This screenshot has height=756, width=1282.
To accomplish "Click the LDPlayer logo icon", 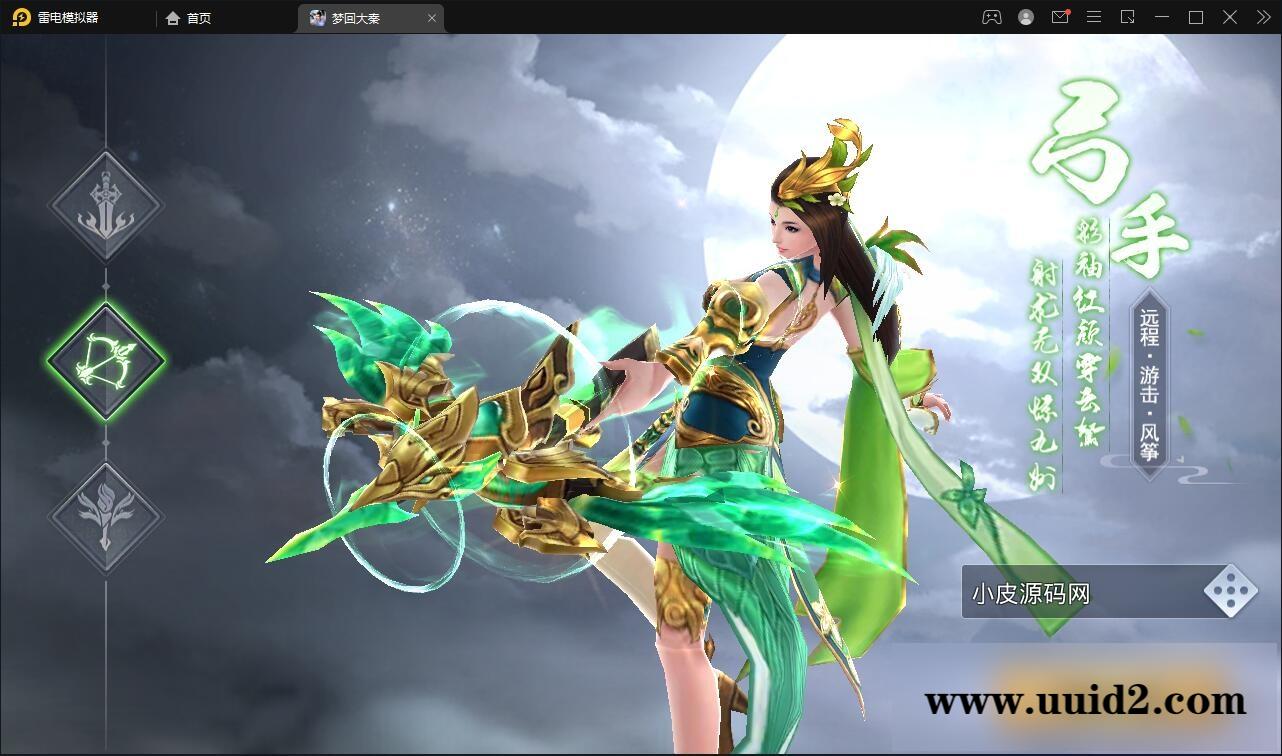I will pos(20,17).
